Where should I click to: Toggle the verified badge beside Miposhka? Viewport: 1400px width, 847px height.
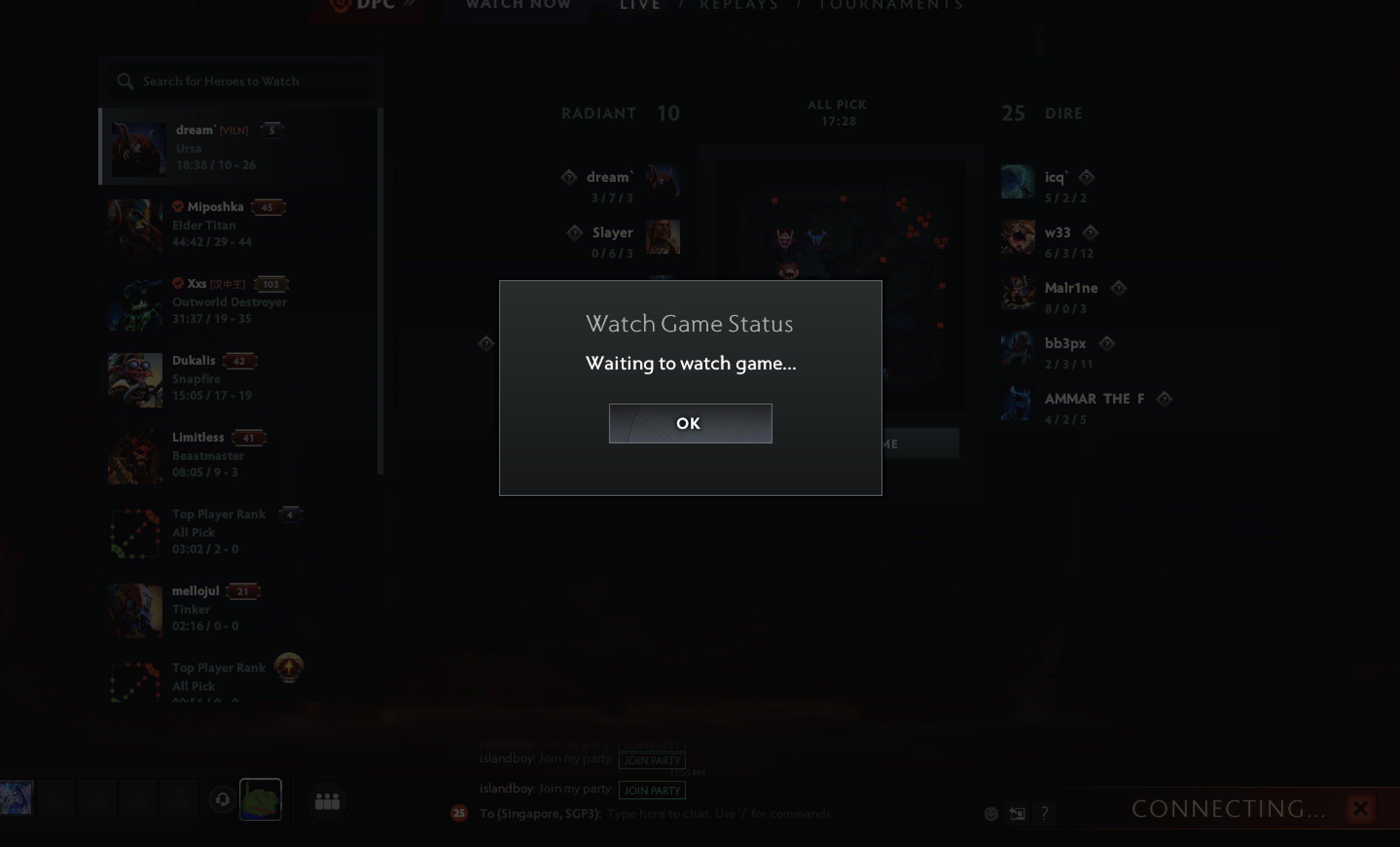coord(178,206)
